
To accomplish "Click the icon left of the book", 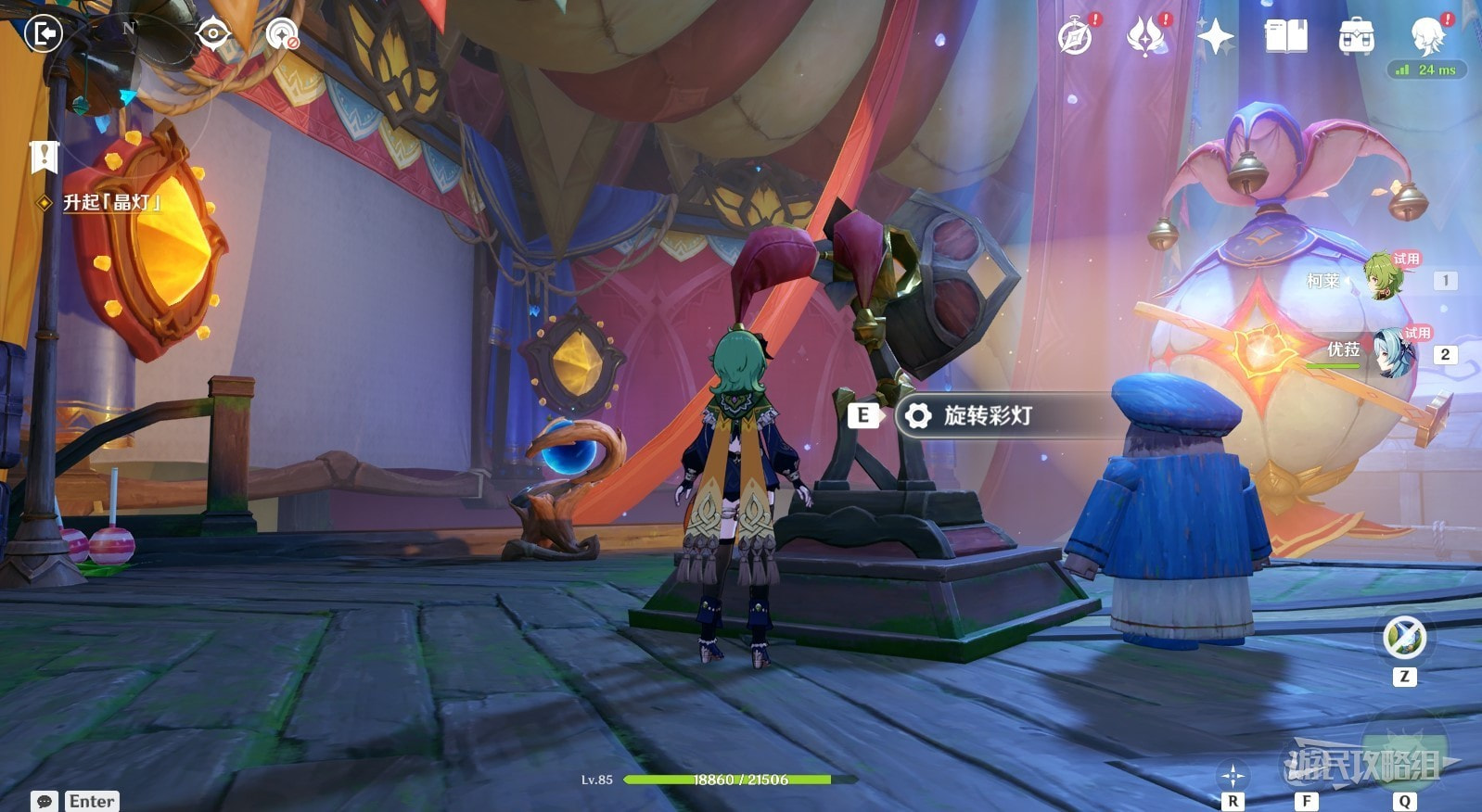I will pyautogui.click(x=1215, y=37).
